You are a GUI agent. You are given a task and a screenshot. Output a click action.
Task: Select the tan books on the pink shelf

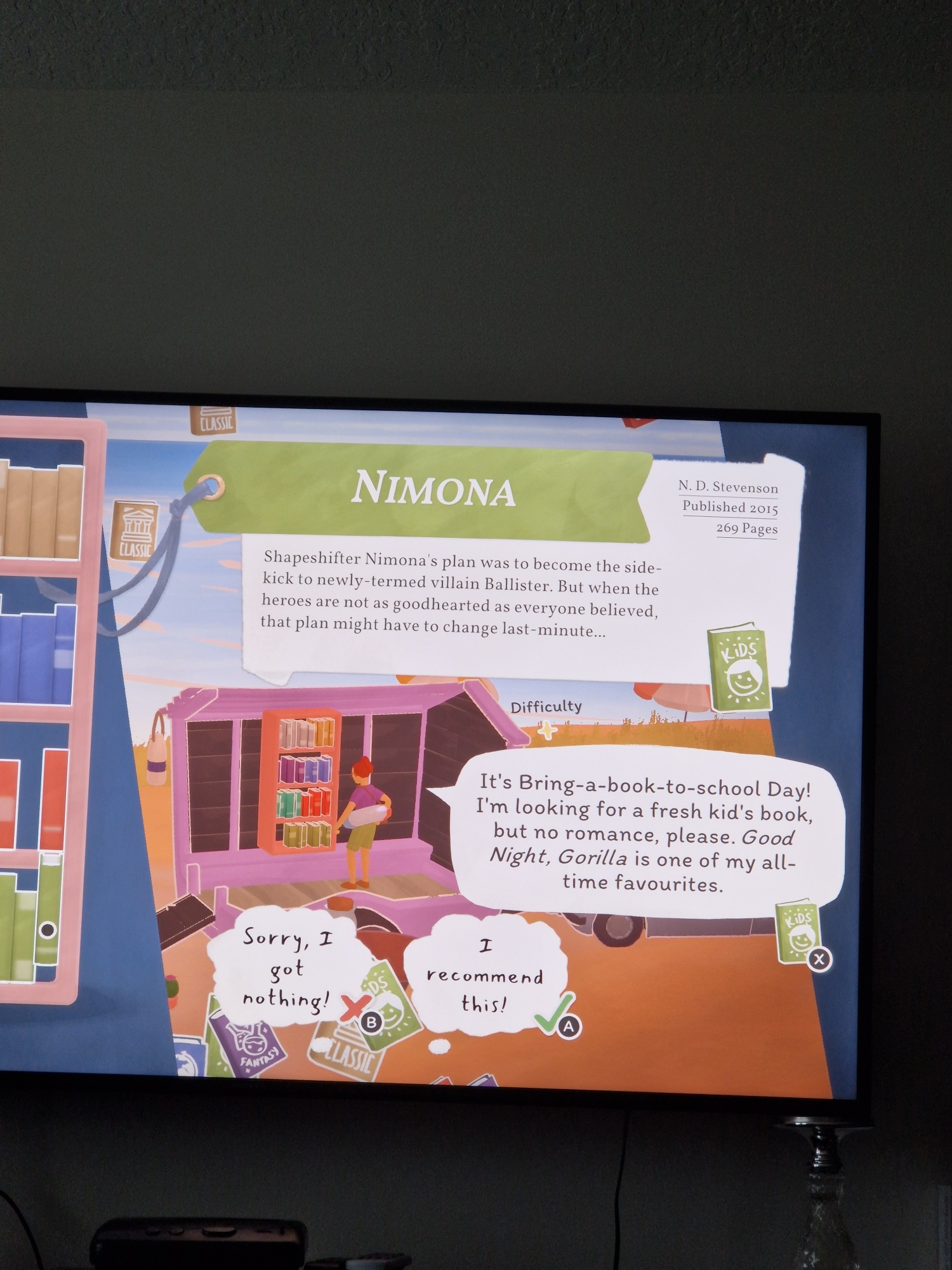click(x=40, y=512)
